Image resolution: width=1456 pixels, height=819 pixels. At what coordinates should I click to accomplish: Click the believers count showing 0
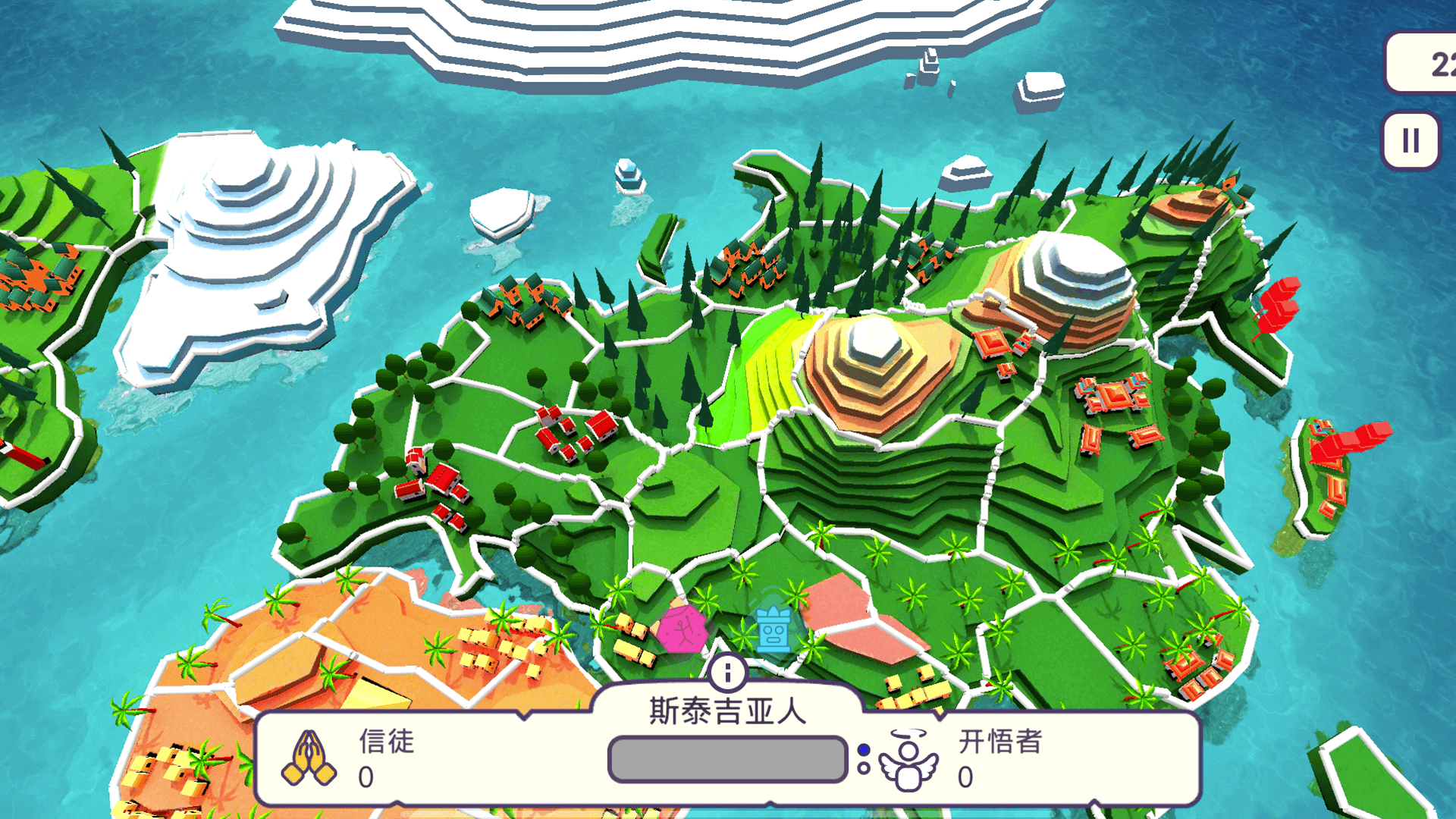(366, 777)
